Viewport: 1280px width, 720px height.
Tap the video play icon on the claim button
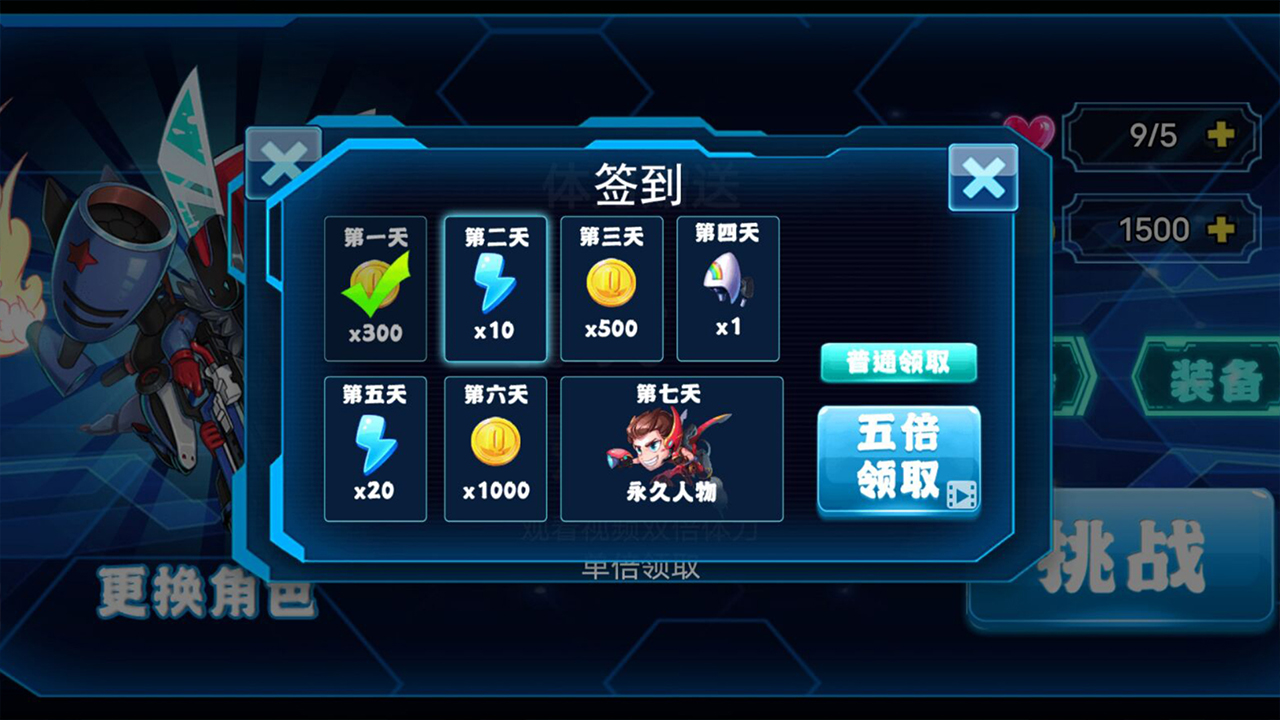click(x=959, y=492)
